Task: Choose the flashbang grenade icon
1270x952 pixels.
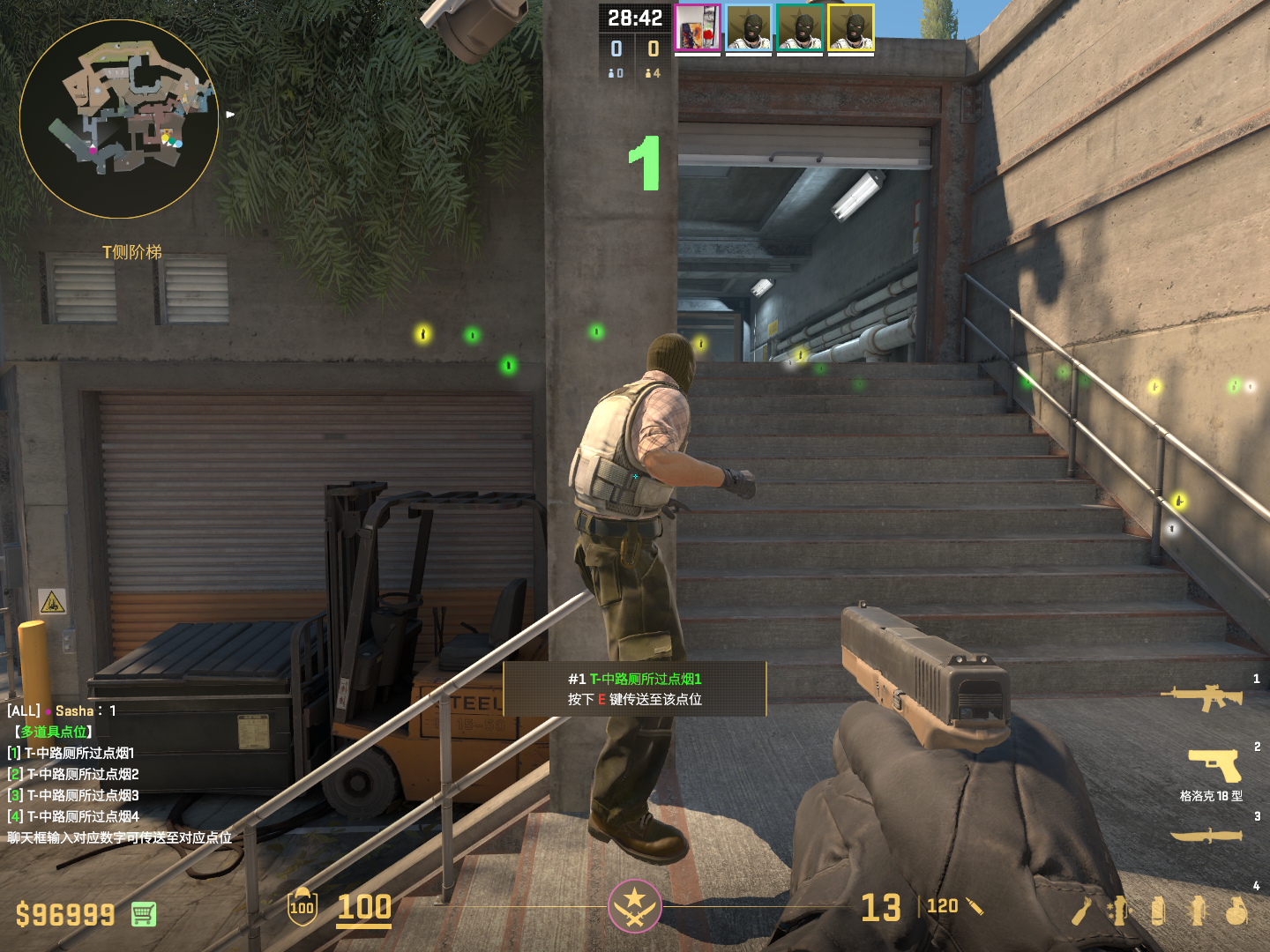Action: pos(1198,911)
